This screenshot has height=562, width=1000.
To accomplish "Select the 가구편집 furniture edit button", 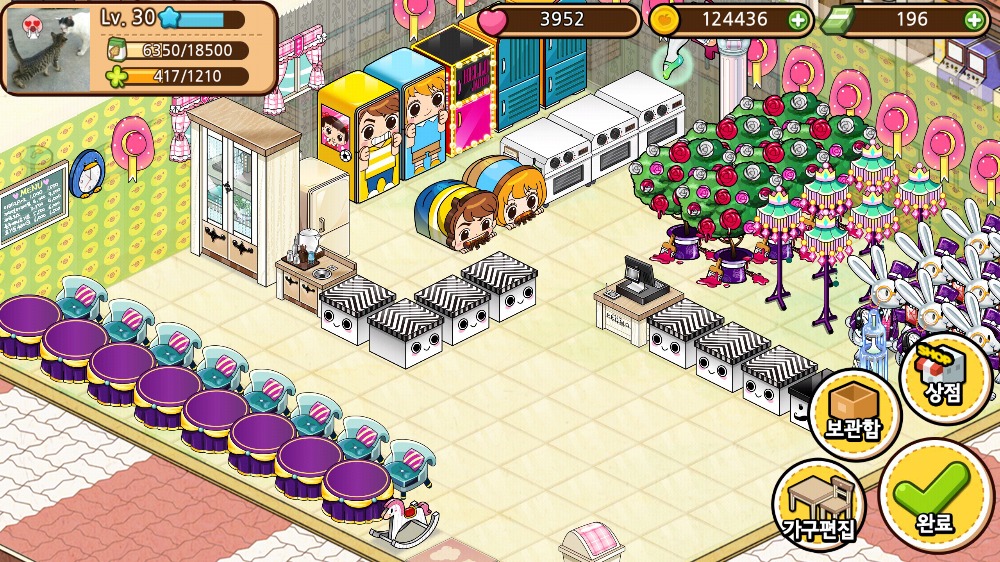I will (x=819, y=504).
